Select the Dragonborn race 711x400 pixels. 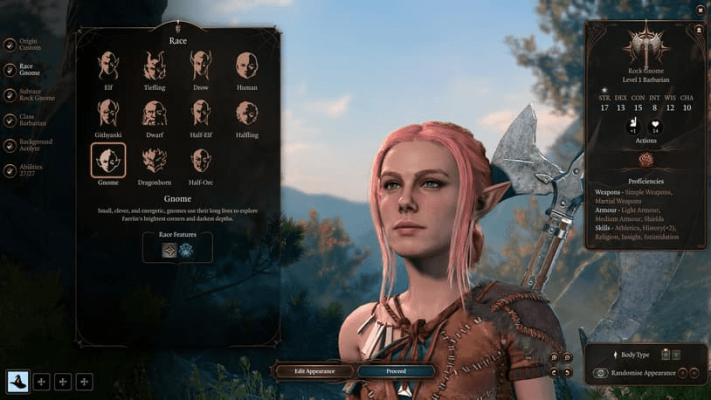pyautogui.click(x=154, y=160)
